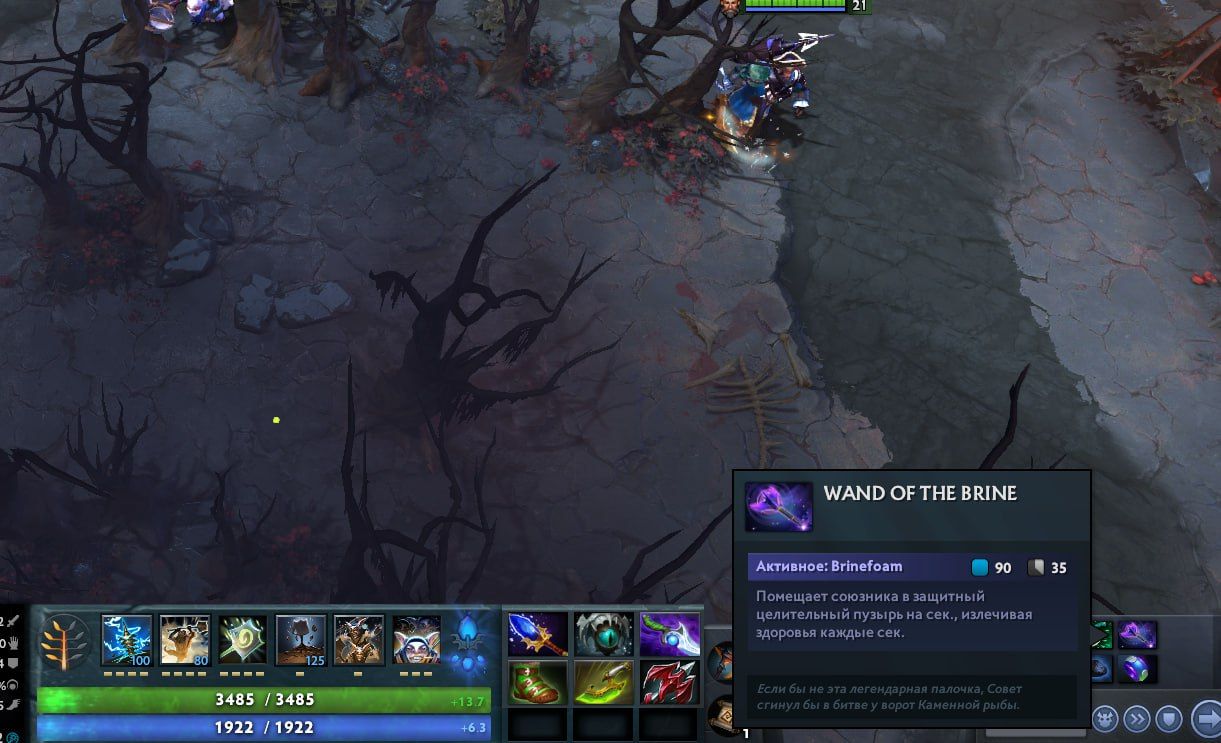
Task: Use the town portal scroll slot
Action: [722, 716]
